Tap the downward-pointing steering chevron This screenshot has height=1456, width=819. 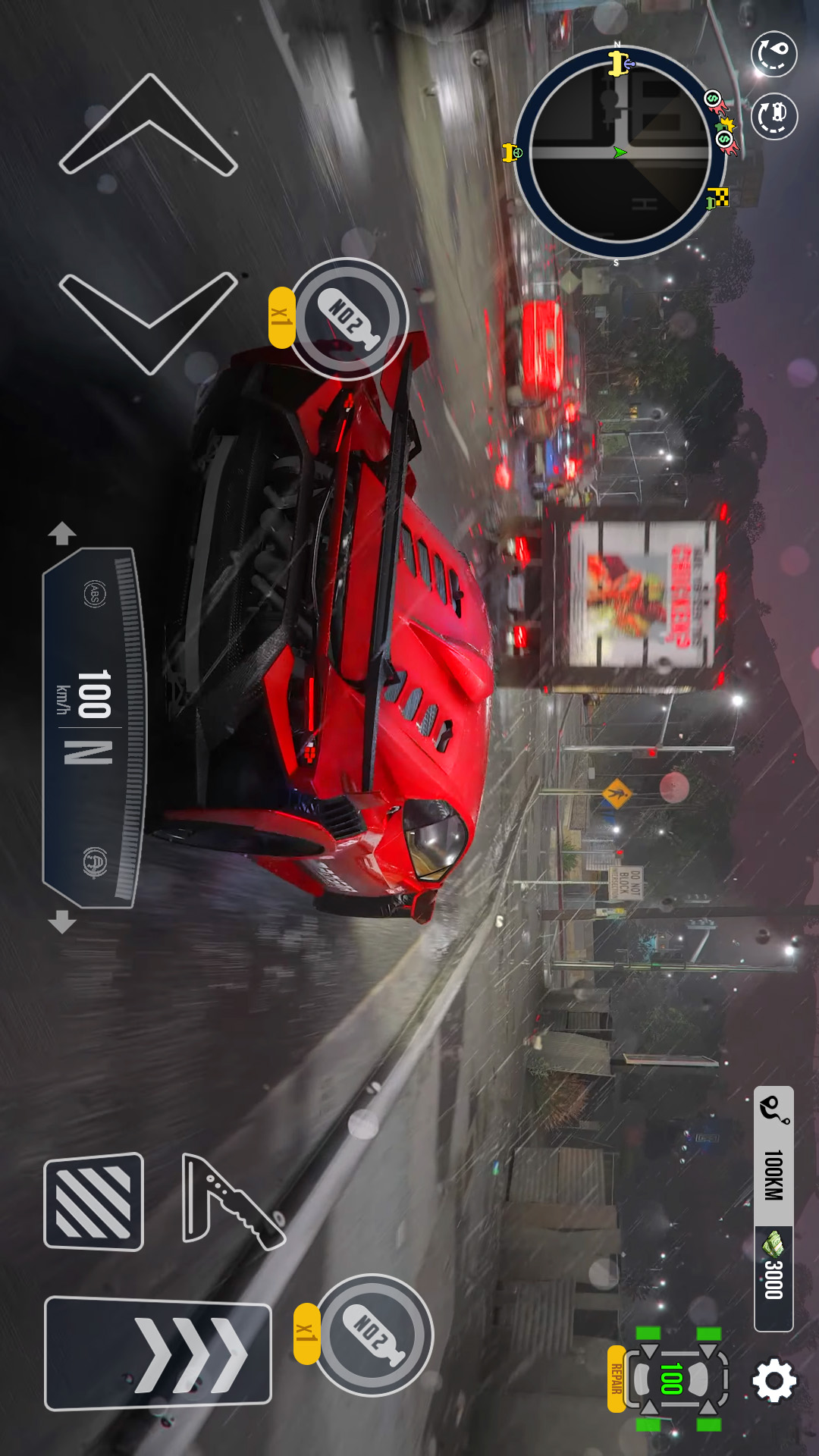[149, 322]
